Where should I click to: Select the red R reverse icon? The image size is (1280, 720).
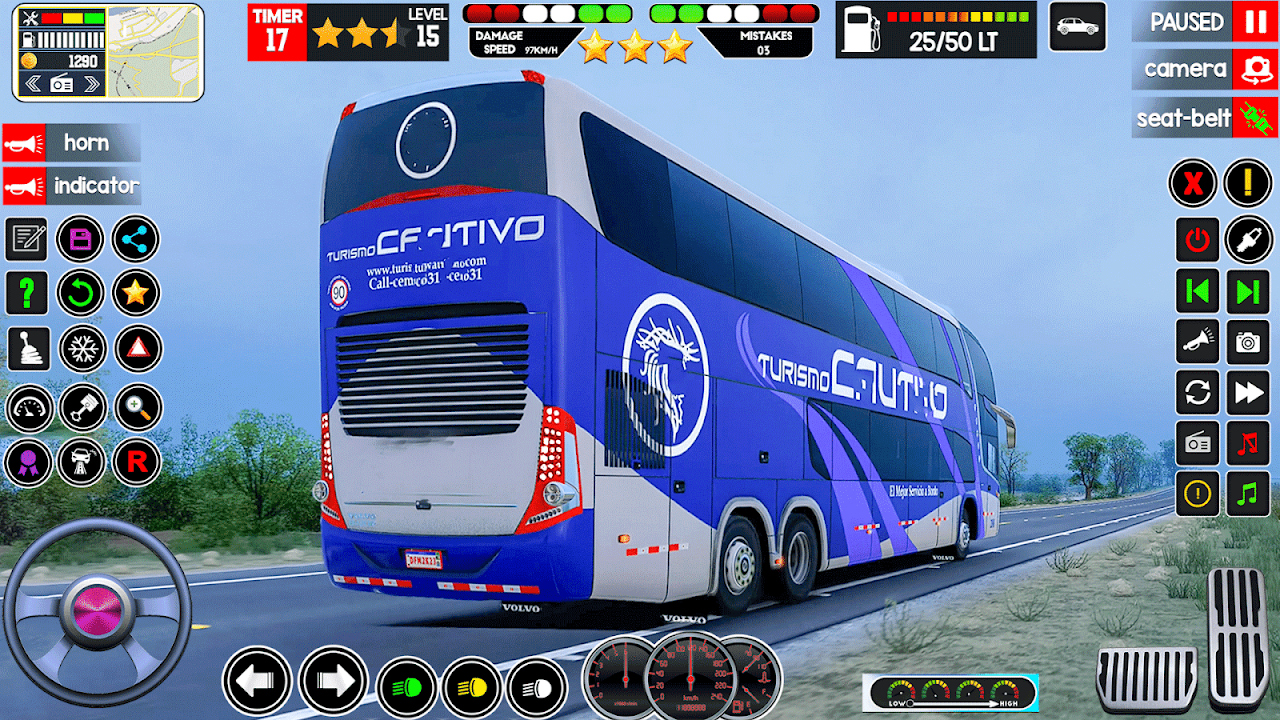[136, 462]
